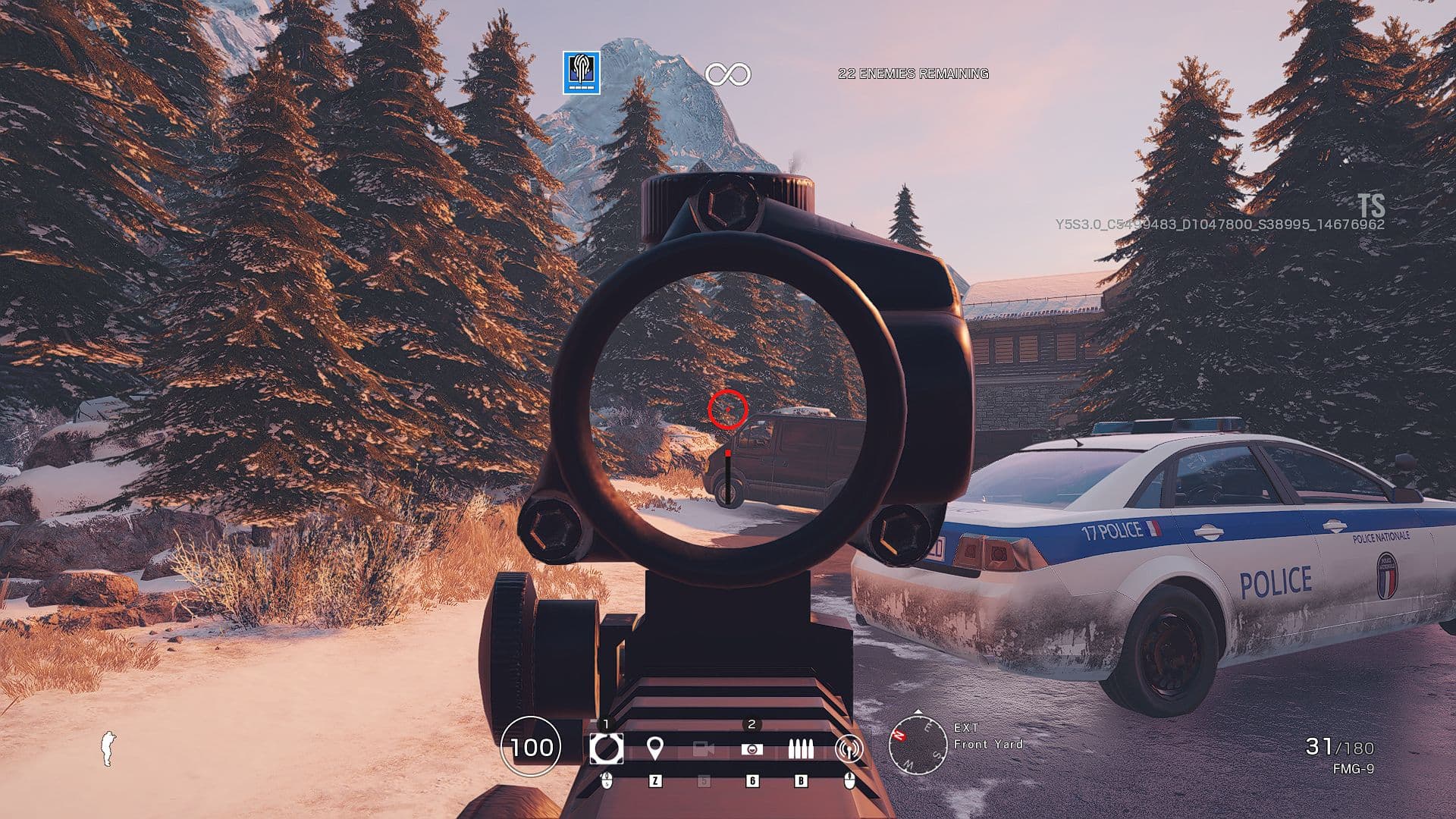Open the greyed-out camera feed icon

[704, 749]
